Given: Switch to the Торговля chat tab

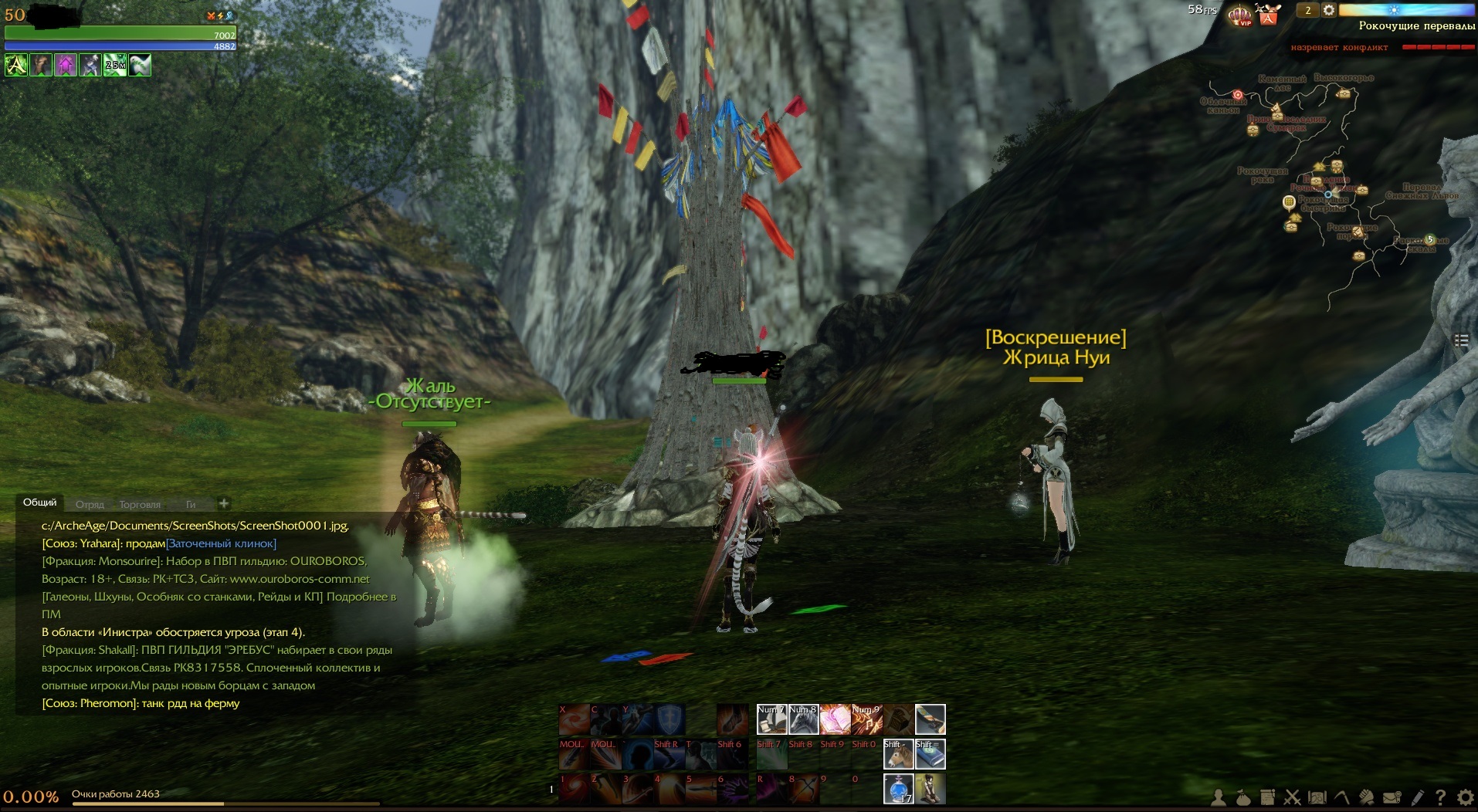Looking at the screenshot, I should click(140, 504).
